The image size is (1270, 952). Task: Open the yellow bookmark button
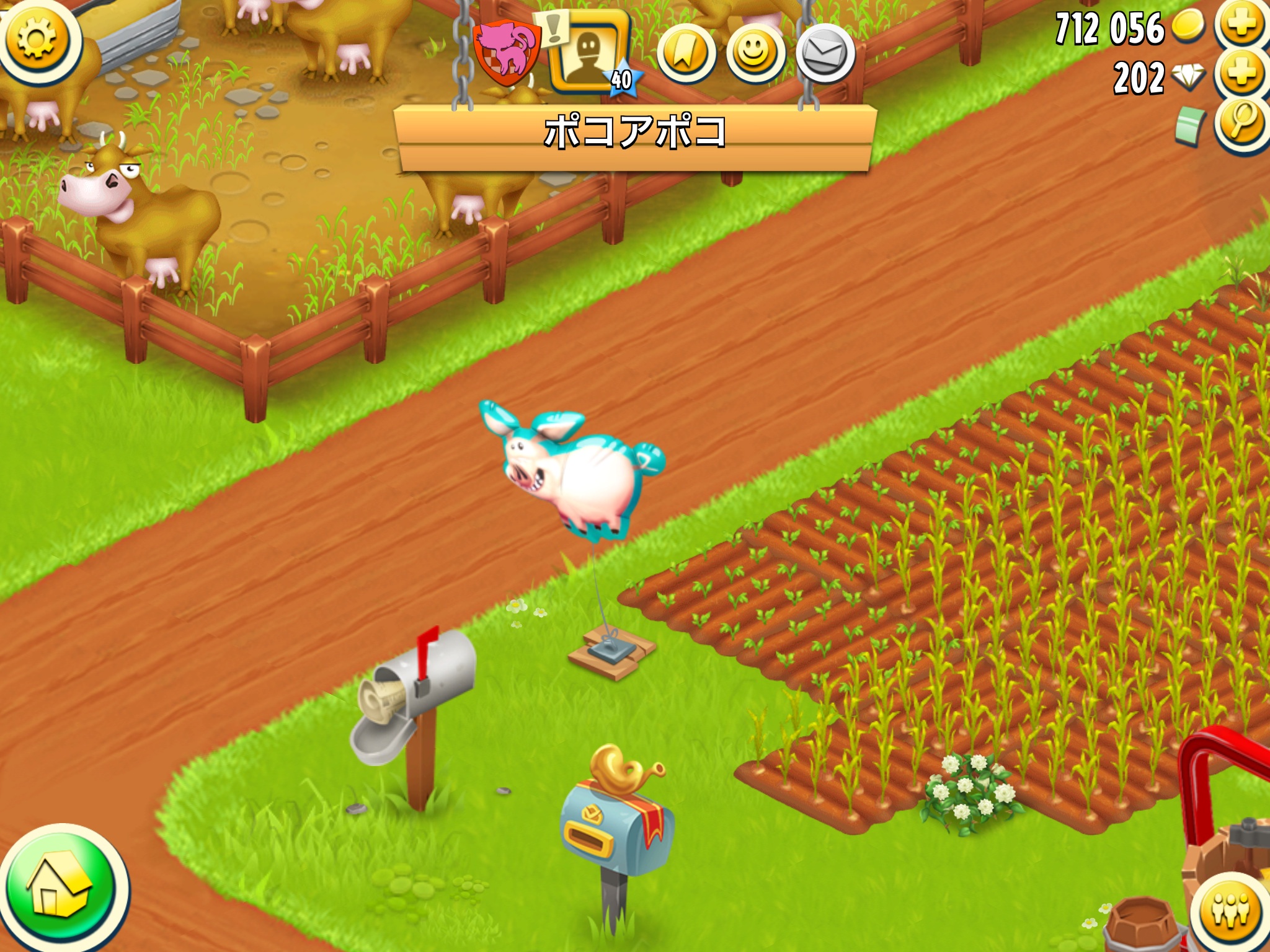point(686,55)
